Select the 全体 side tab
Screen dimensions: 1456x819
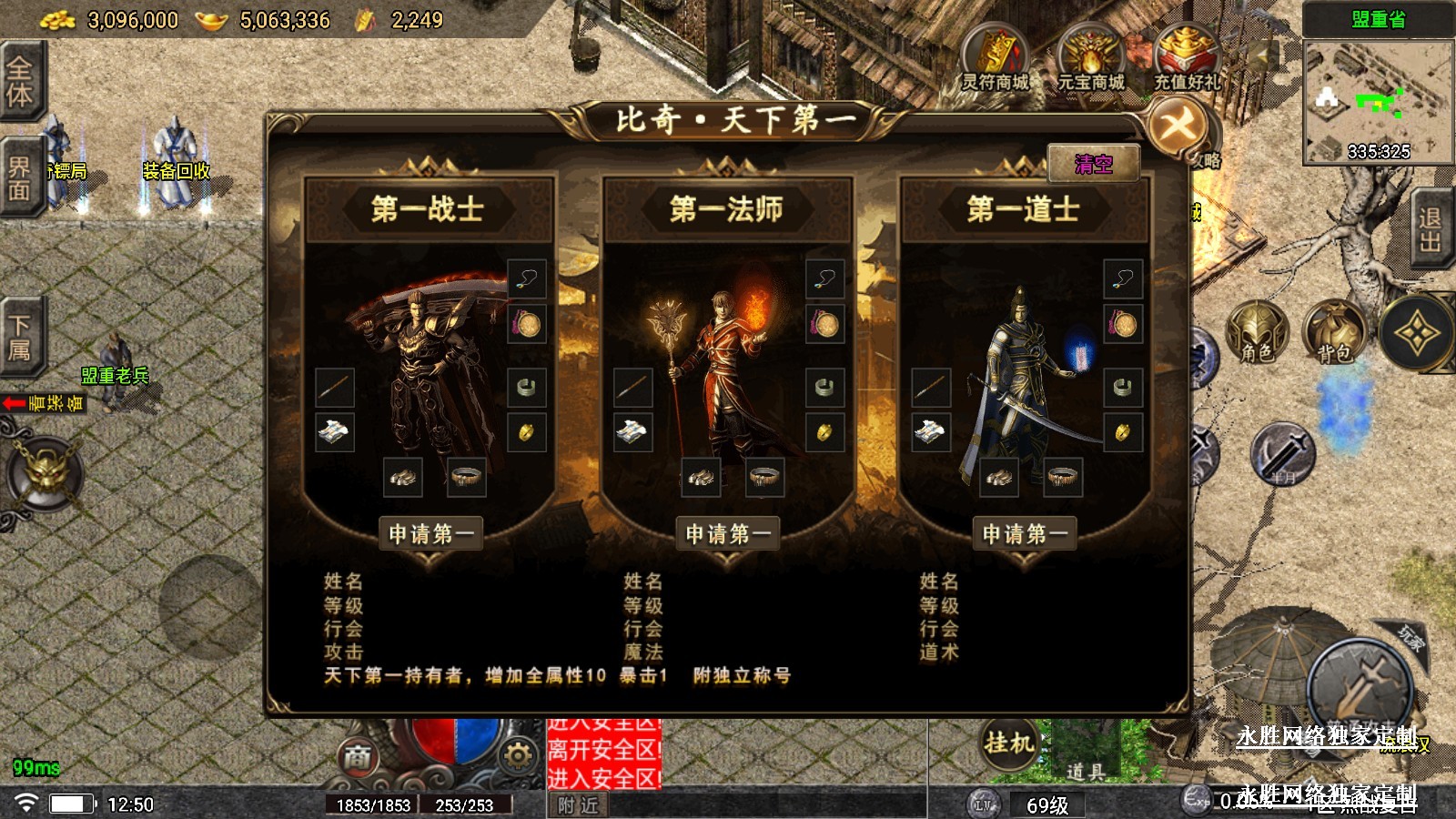point(20,82)
